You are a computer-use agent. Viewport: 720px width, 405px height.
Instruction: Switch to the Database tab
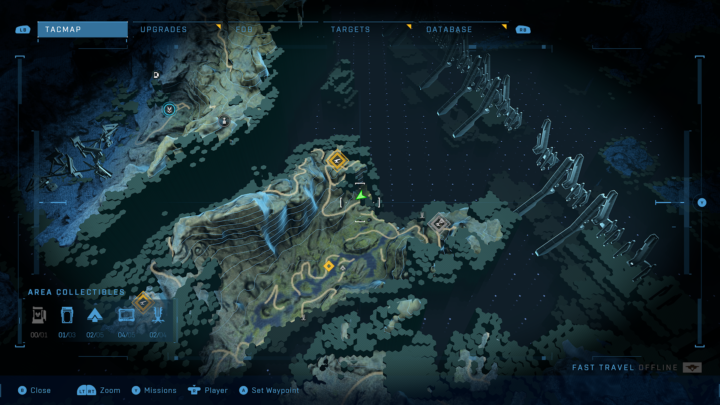tap(449, 30)
